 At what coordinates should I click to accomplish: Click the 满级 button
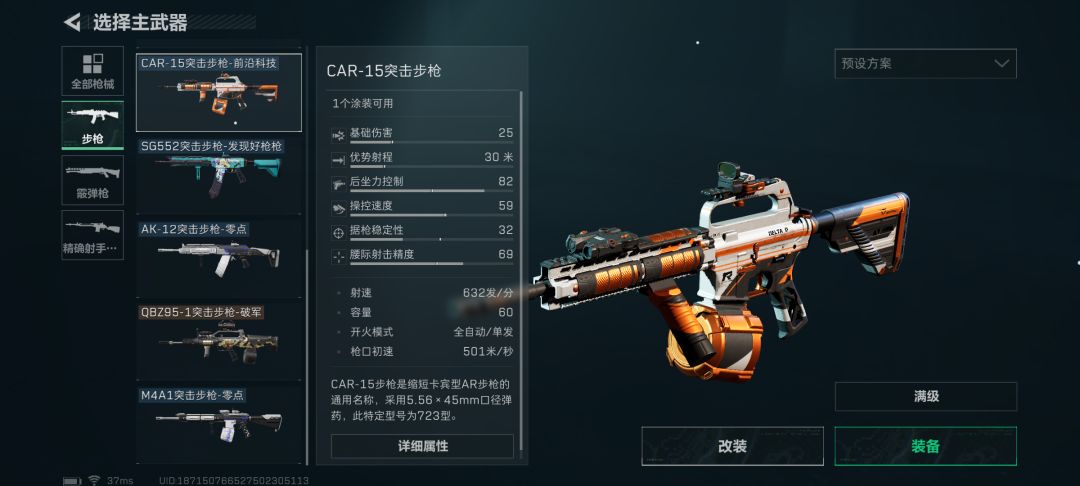[925, 396]
